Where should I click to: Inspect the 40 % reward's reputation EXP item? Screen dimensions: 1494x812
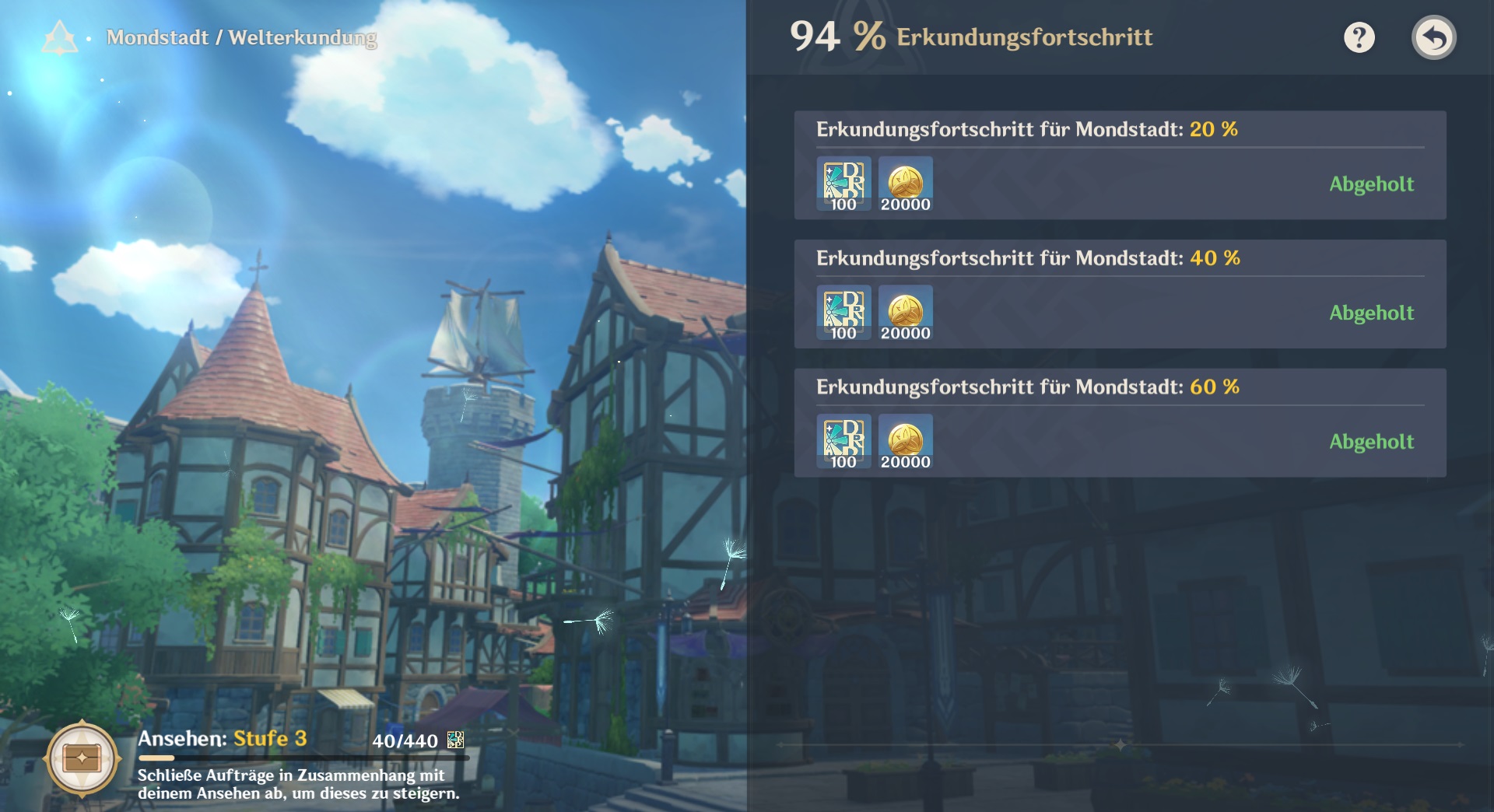coord(843,313)
